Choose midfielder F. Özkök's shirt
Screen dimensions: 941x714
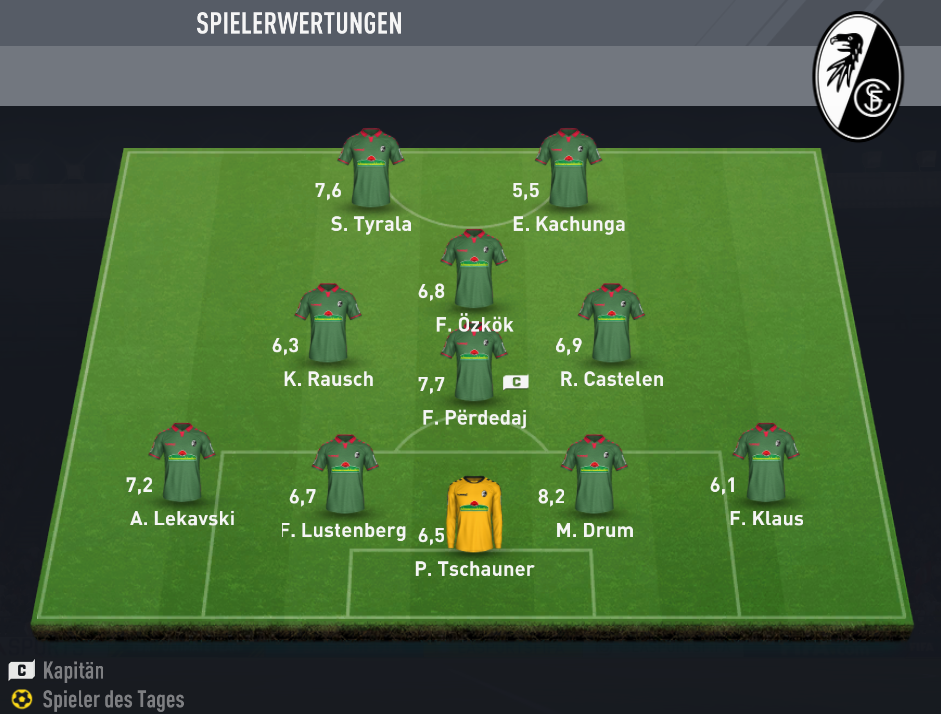[473, 269]
